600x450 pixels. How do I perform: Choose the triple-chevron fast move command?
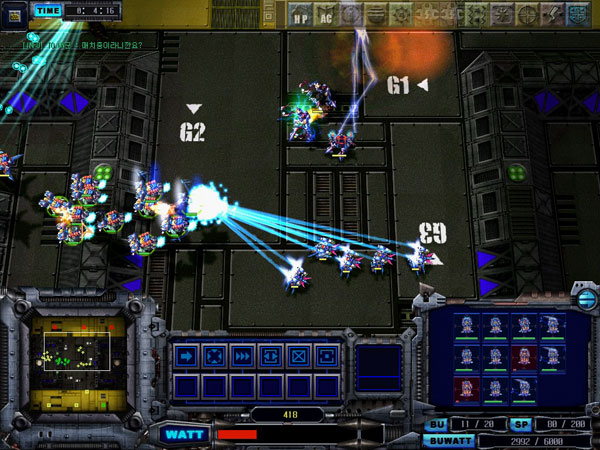pos(241,356)
